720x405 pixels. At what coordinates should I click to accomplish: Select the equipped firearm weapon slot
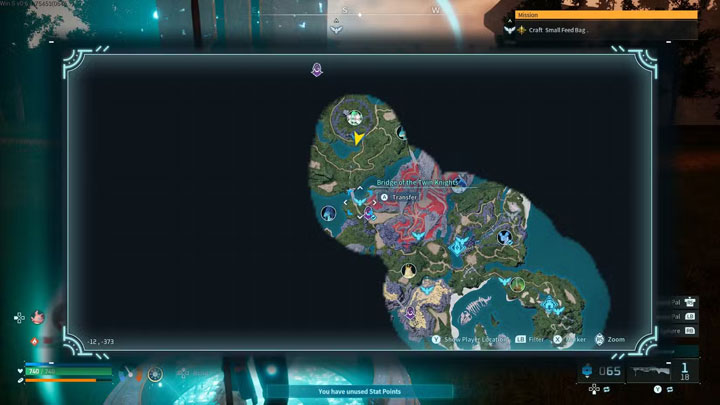662,372
